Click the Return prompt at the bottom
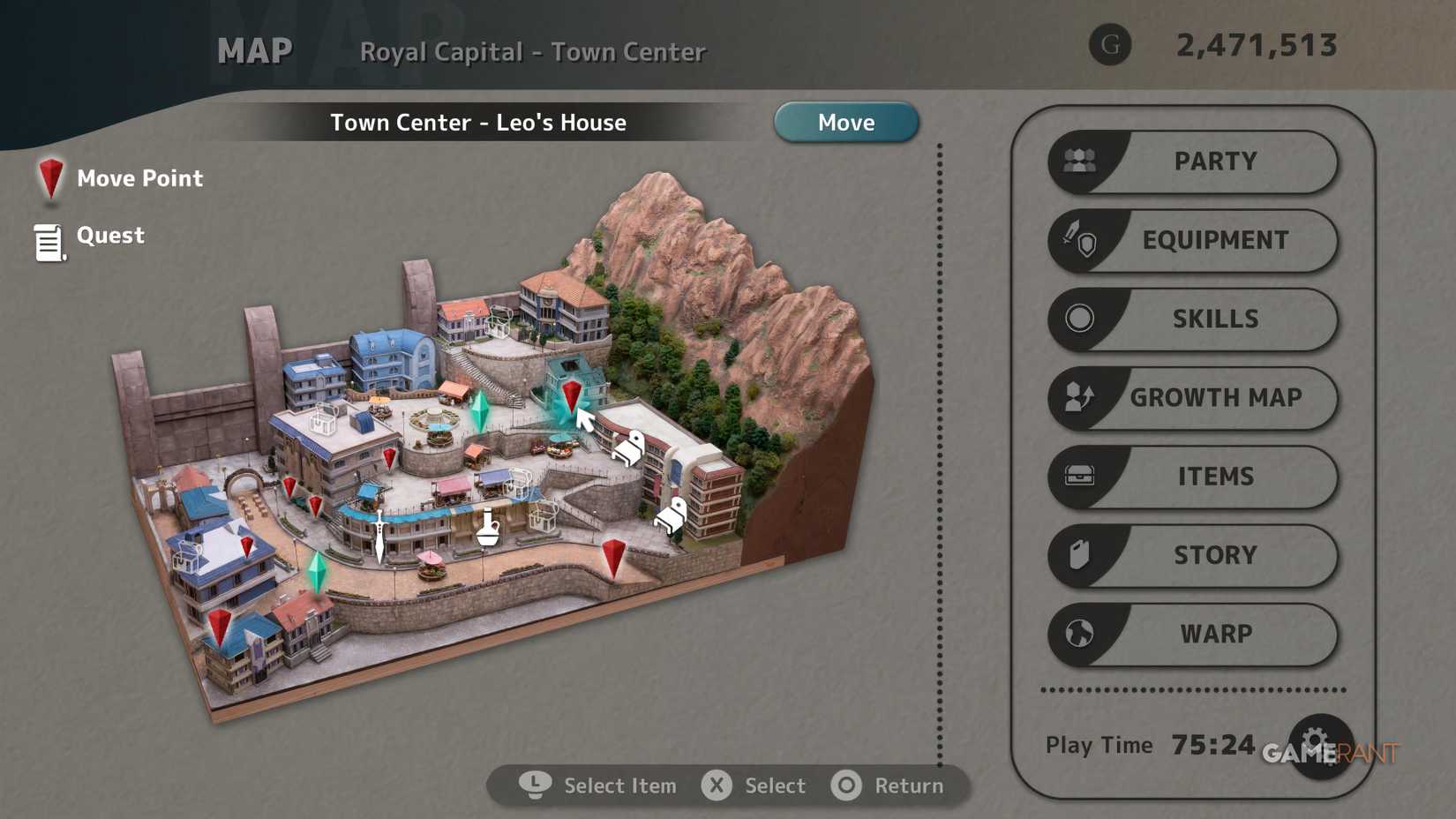This screenshot has width=1456, height=819. [891, 785]
